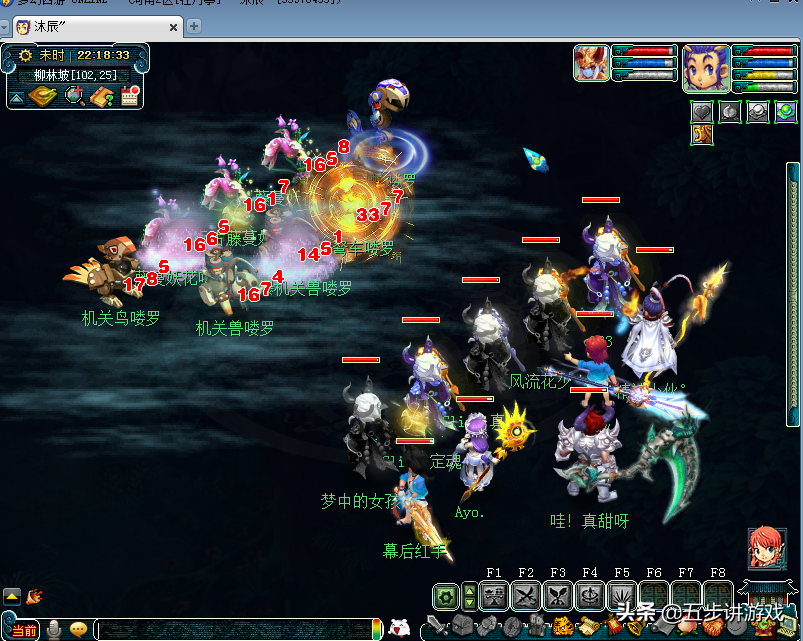This screenshot has height=641, width=803.
Task: Click the grey heart buff icon
Action: (x=703, y=111)
